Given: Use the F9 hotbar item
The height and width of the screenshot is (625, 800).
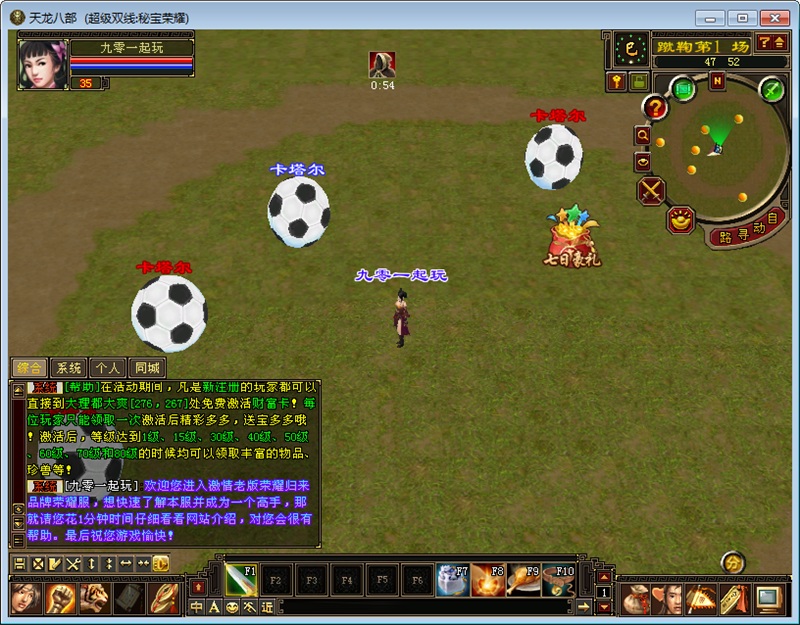Looking at the screenshot, I should pyautogui.click(x=524, y=579).
